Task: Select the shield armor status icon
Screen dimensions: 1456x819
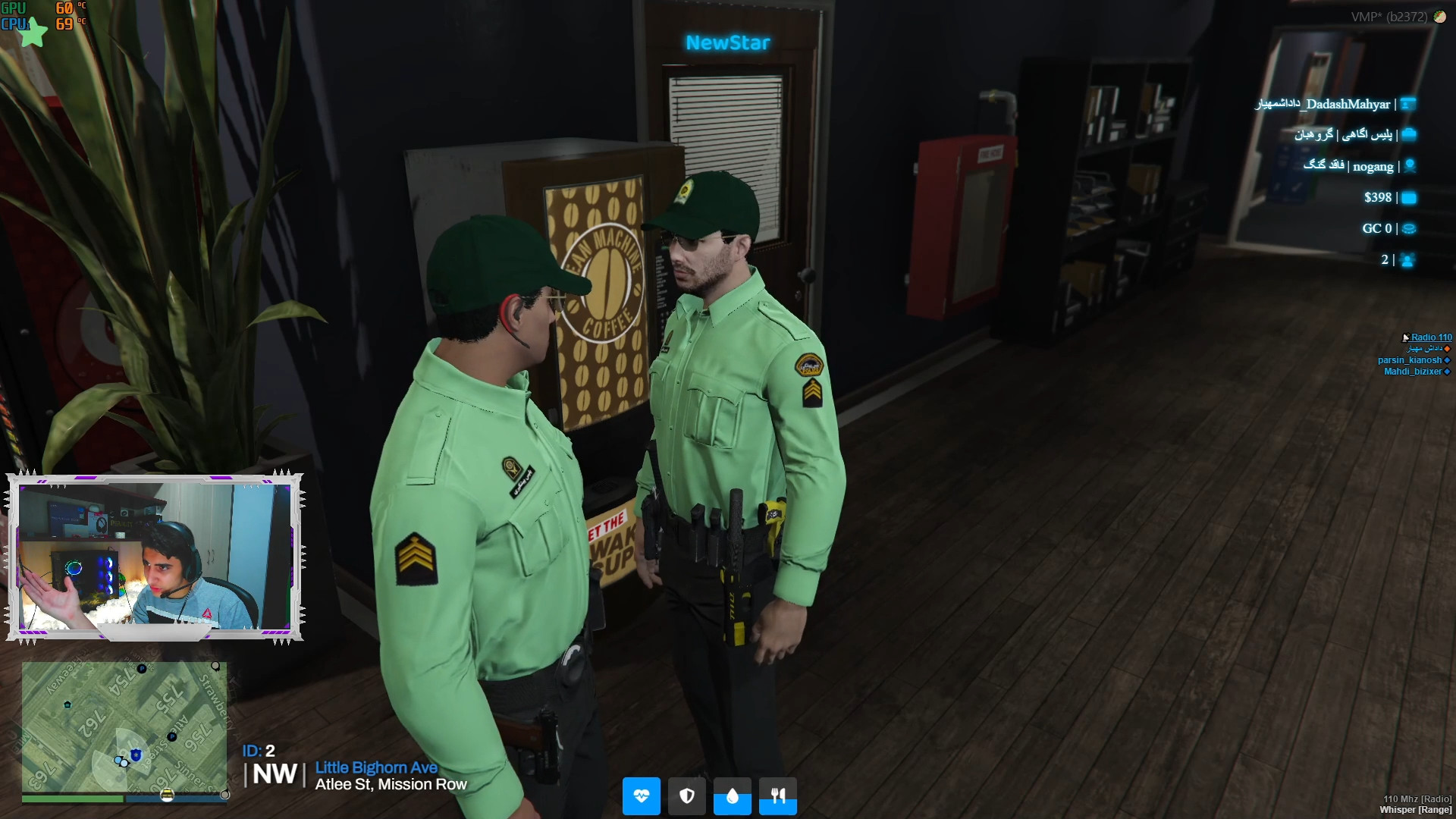Action: (686, 795)
